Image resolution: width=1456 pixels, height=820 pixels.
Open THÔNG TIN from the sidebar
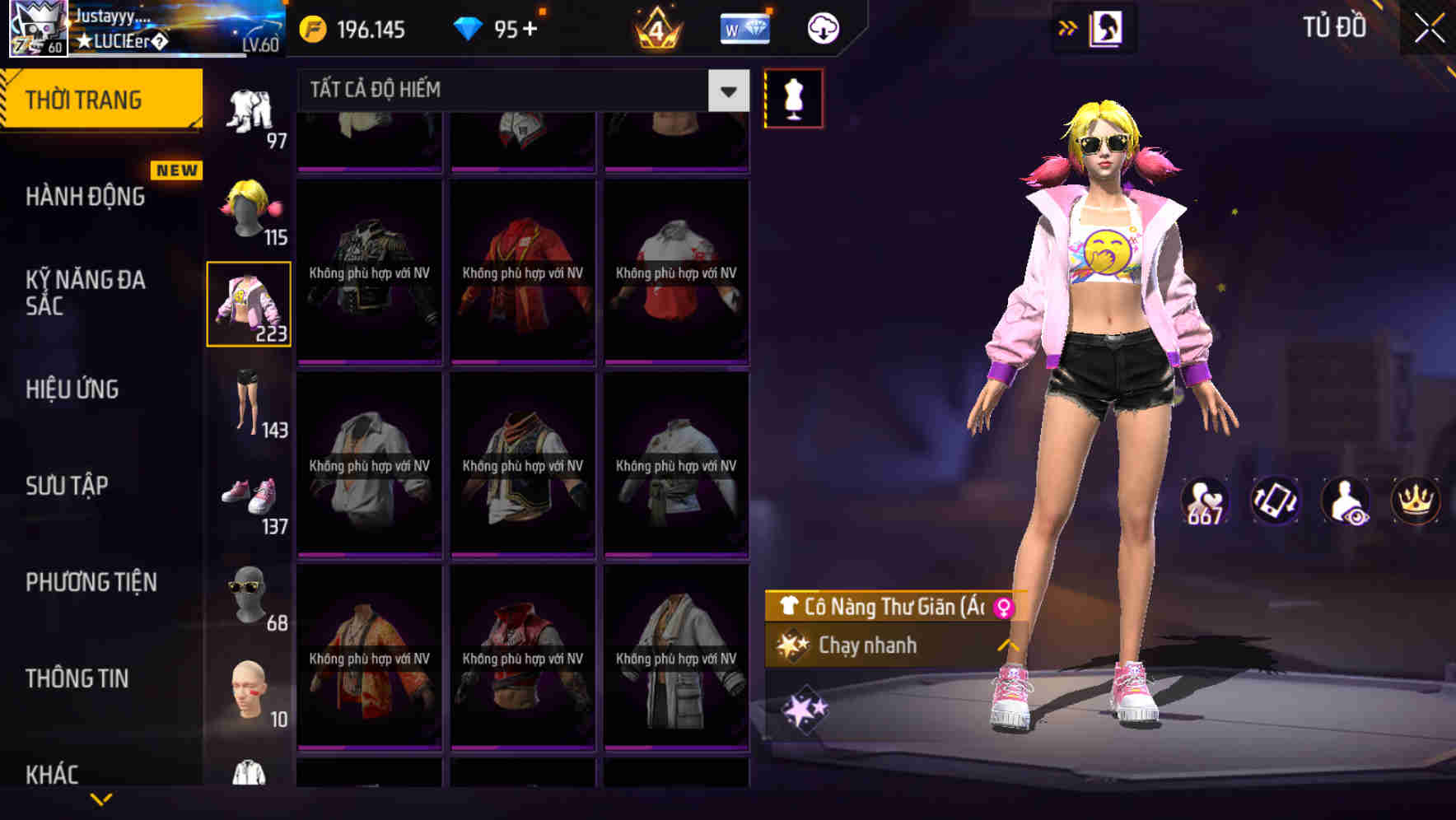[x=76, y=678]
